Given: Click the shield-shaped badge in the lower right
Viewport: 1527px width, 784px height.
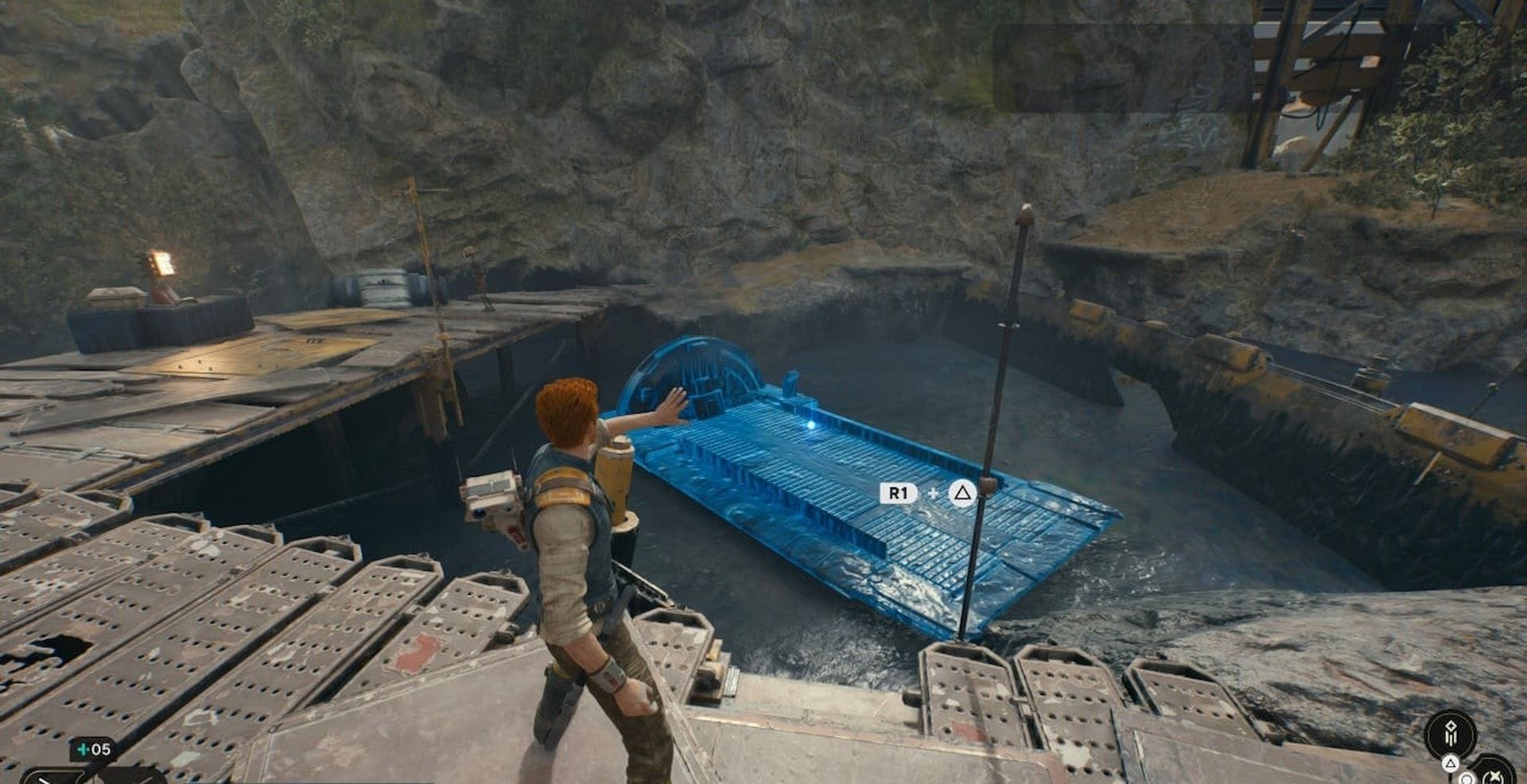Looking at the screenshot, I should (x=1494, y=774).
